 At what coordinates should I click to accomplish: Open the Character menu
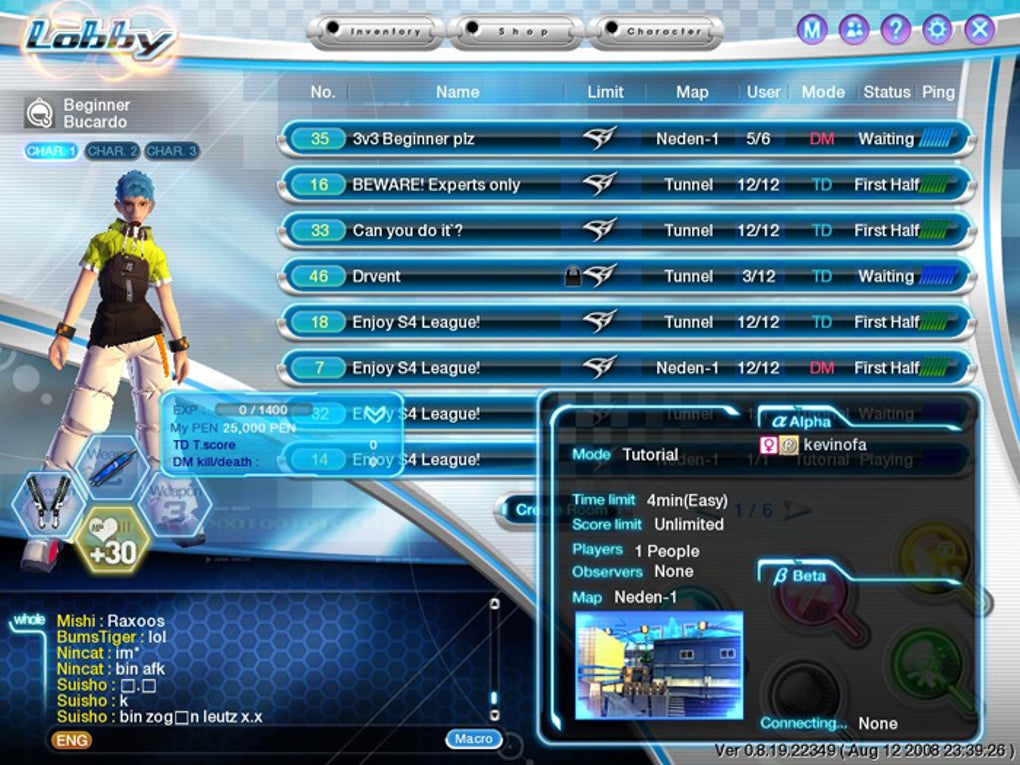pyautogui.click(x=656, y=32)
